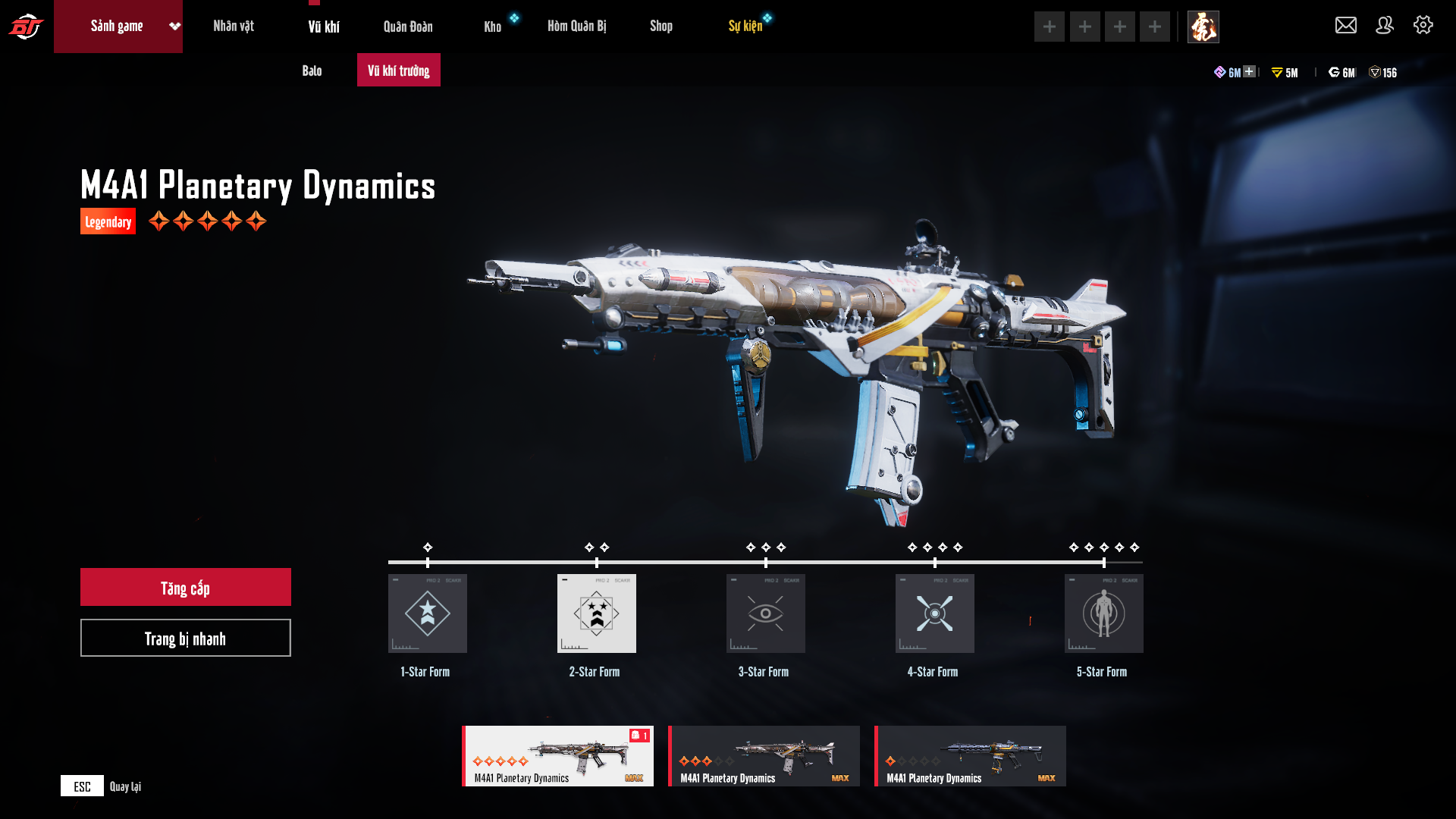Choose the 3-Star Form eye tile

tap(766, 613)
